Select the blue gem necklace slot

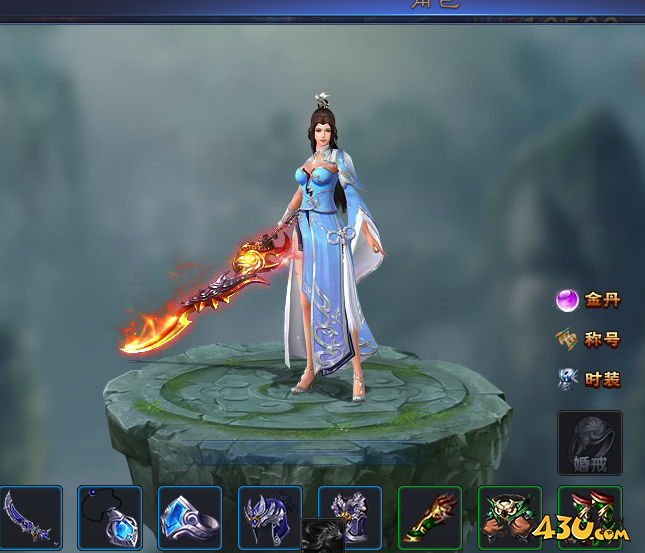(x=110, y=517)
